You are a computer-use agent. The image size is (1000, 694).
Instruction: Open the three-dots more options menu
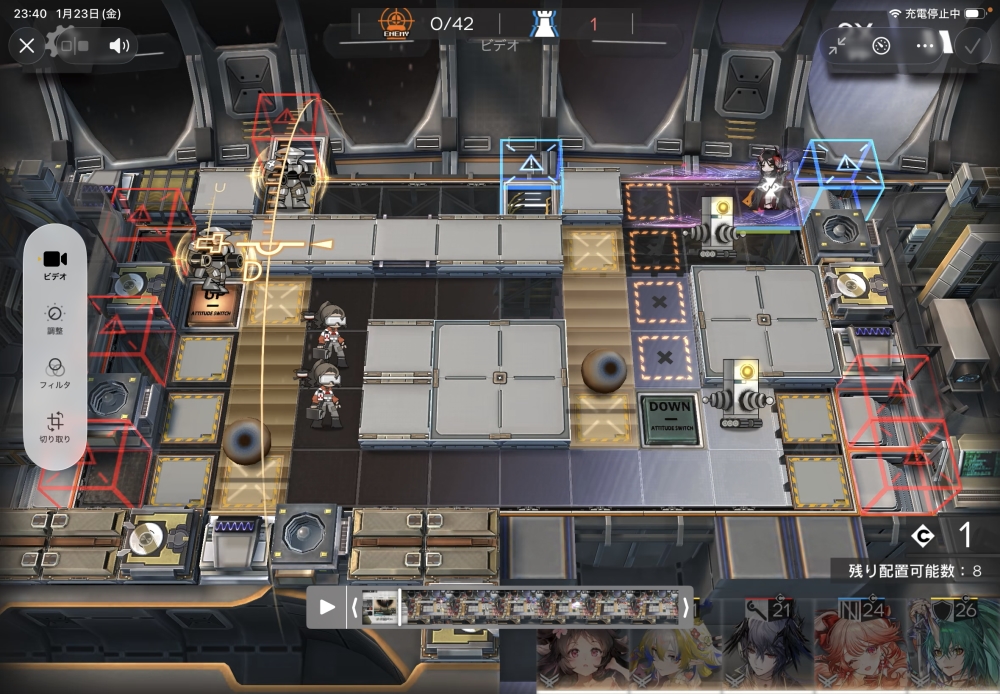pyautogui.click(x=925, y=45)
